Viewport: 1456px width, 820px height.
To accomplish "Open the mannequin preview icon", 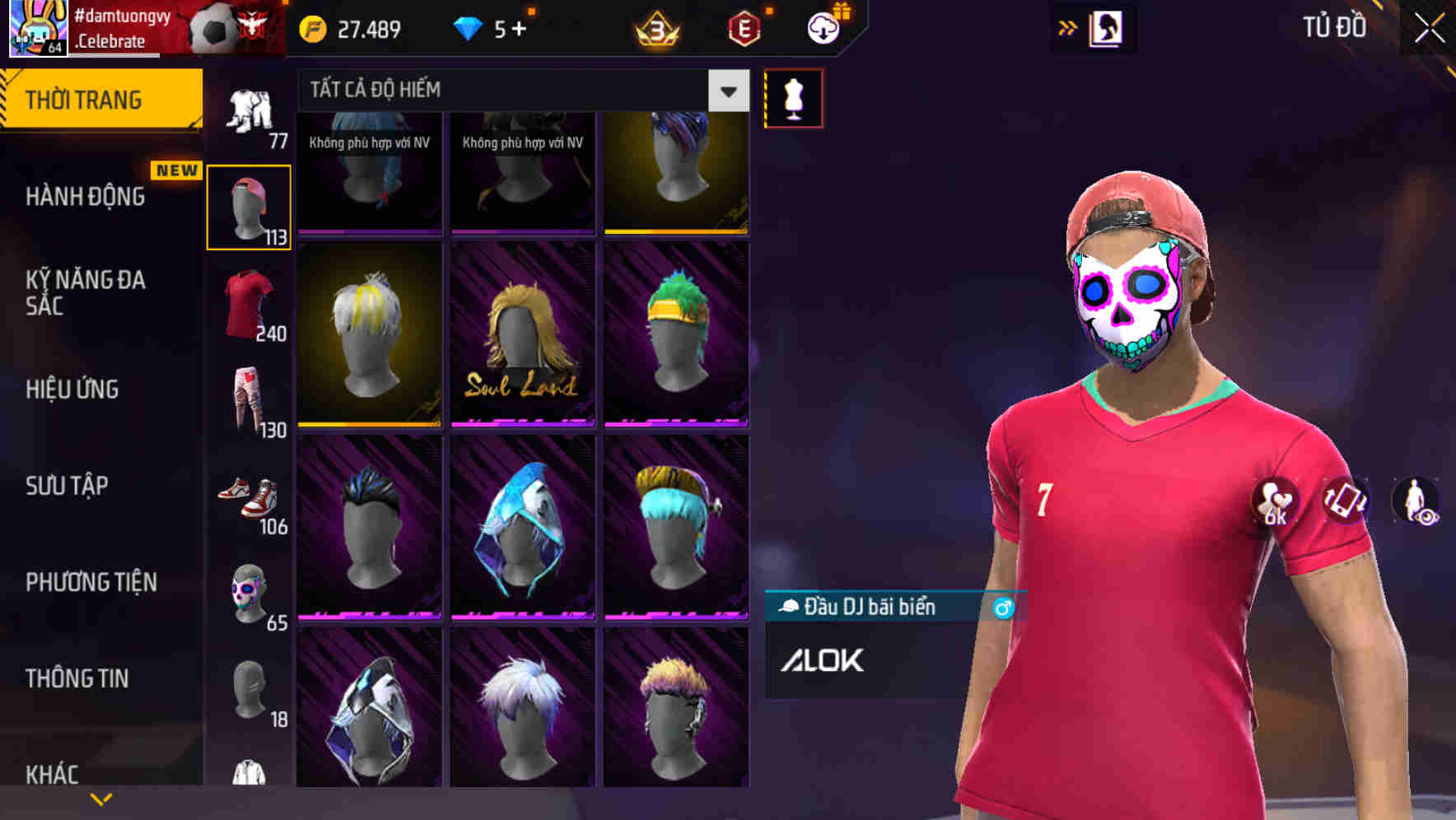I will (794, 98).
